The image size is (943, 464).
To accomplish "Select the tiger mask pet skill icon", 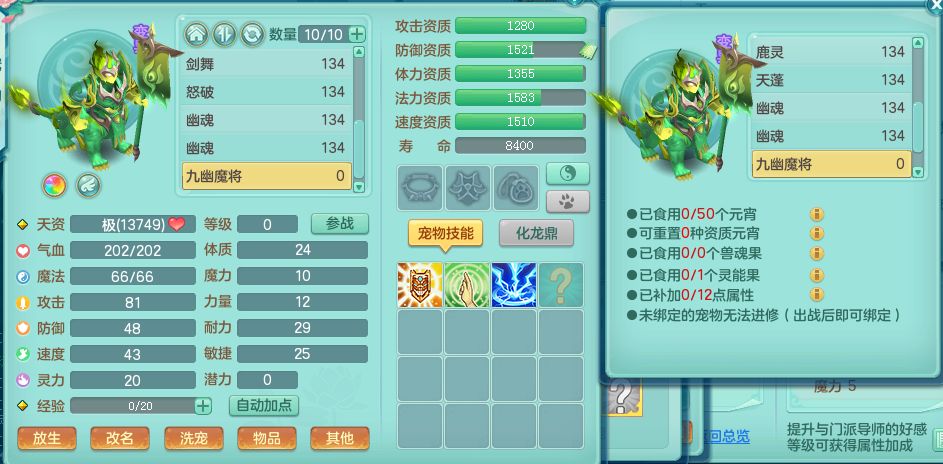I will click(x=420, y=285).
